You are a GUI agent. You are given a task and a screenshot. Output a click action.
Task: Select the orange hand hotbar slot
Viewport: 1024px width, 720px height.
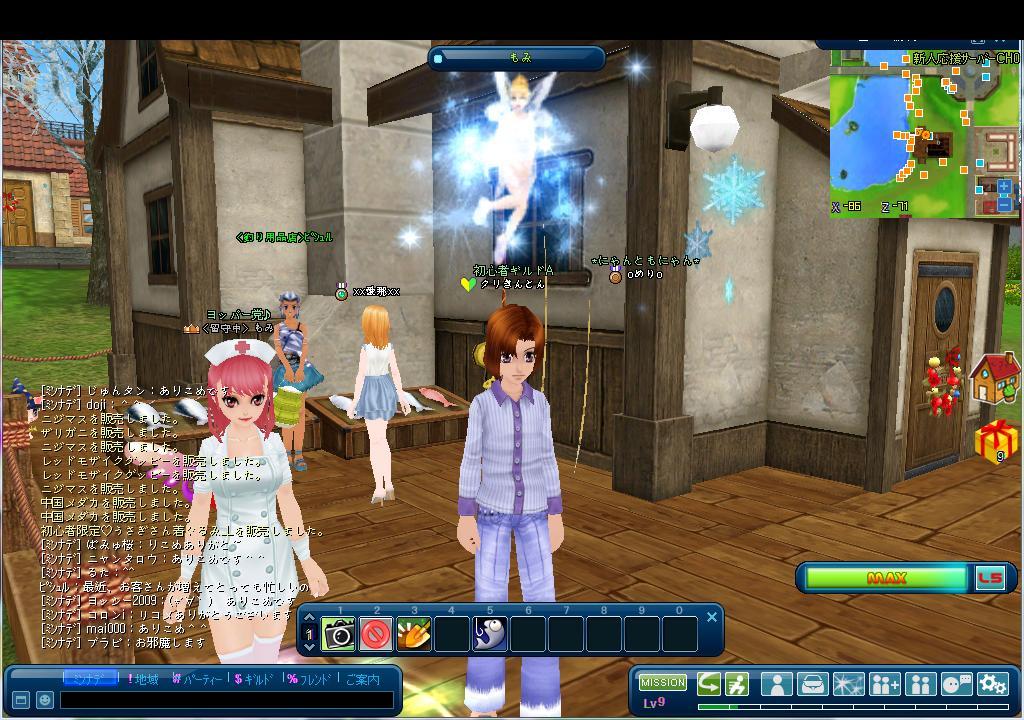click(x=414, y=634)
